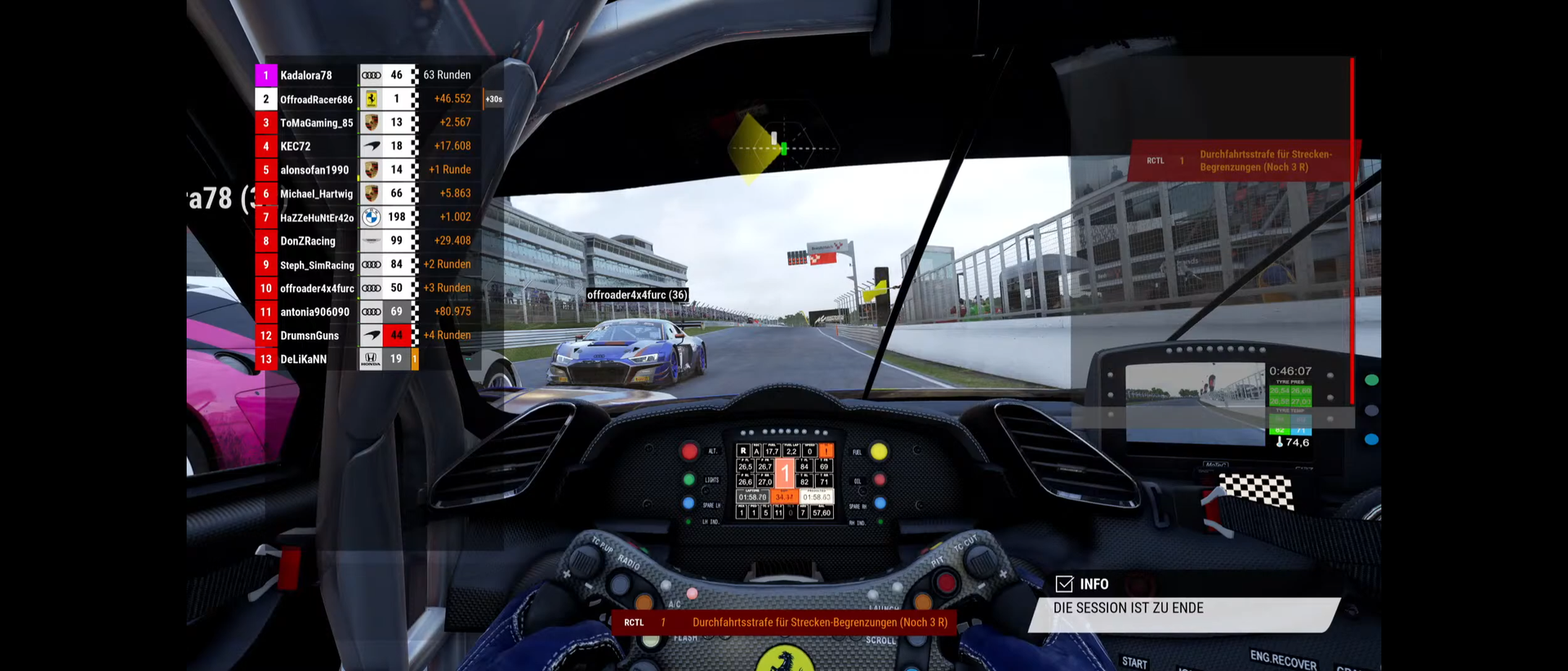This screenshot has height=671, width=1568.
Task: Select DeLiKaNN at the bottom of standings
Action: pyautogui.click(x=303, y=359)
